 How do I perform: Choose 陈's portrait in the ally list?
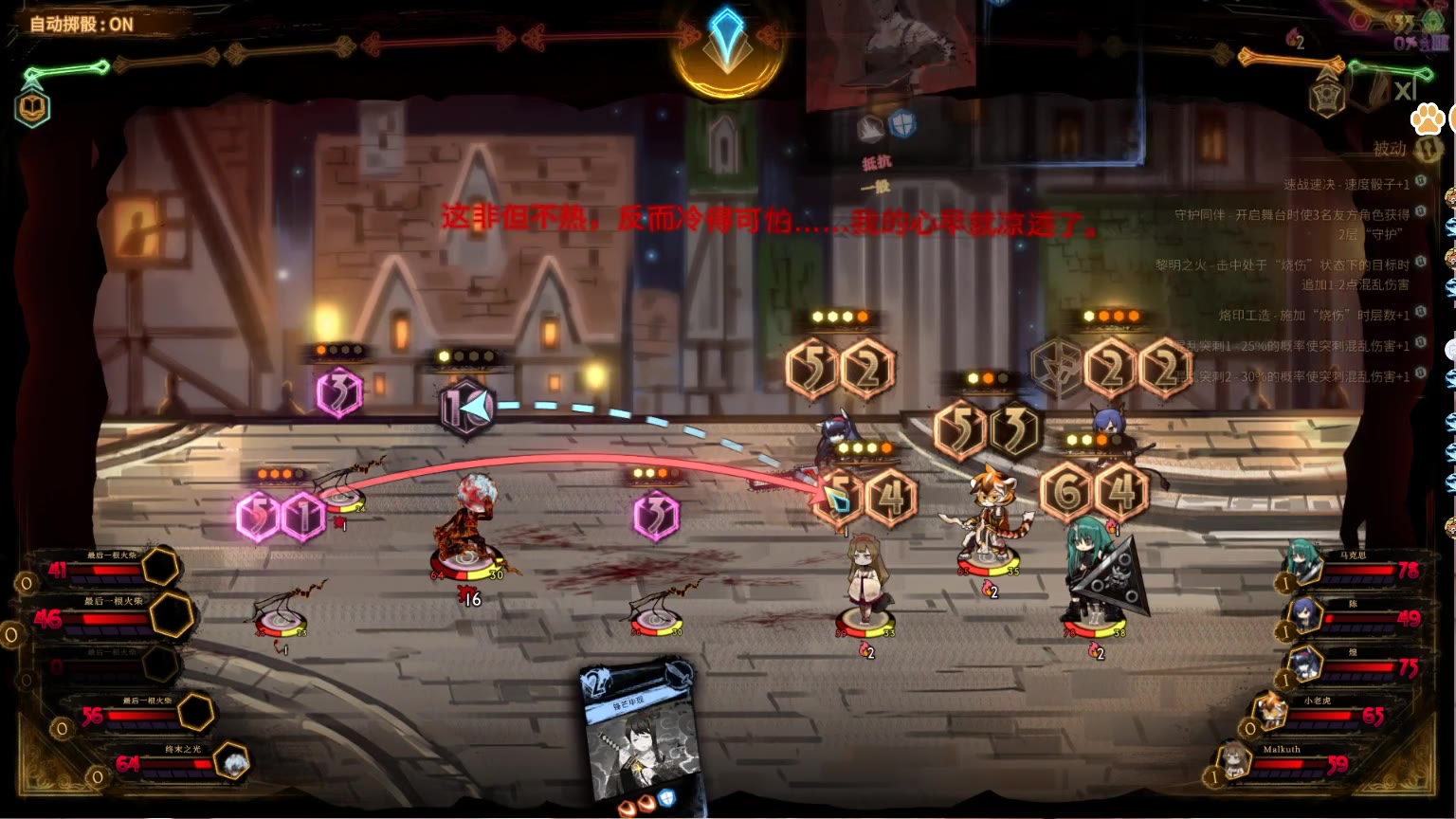click(x=1305, y=614)
